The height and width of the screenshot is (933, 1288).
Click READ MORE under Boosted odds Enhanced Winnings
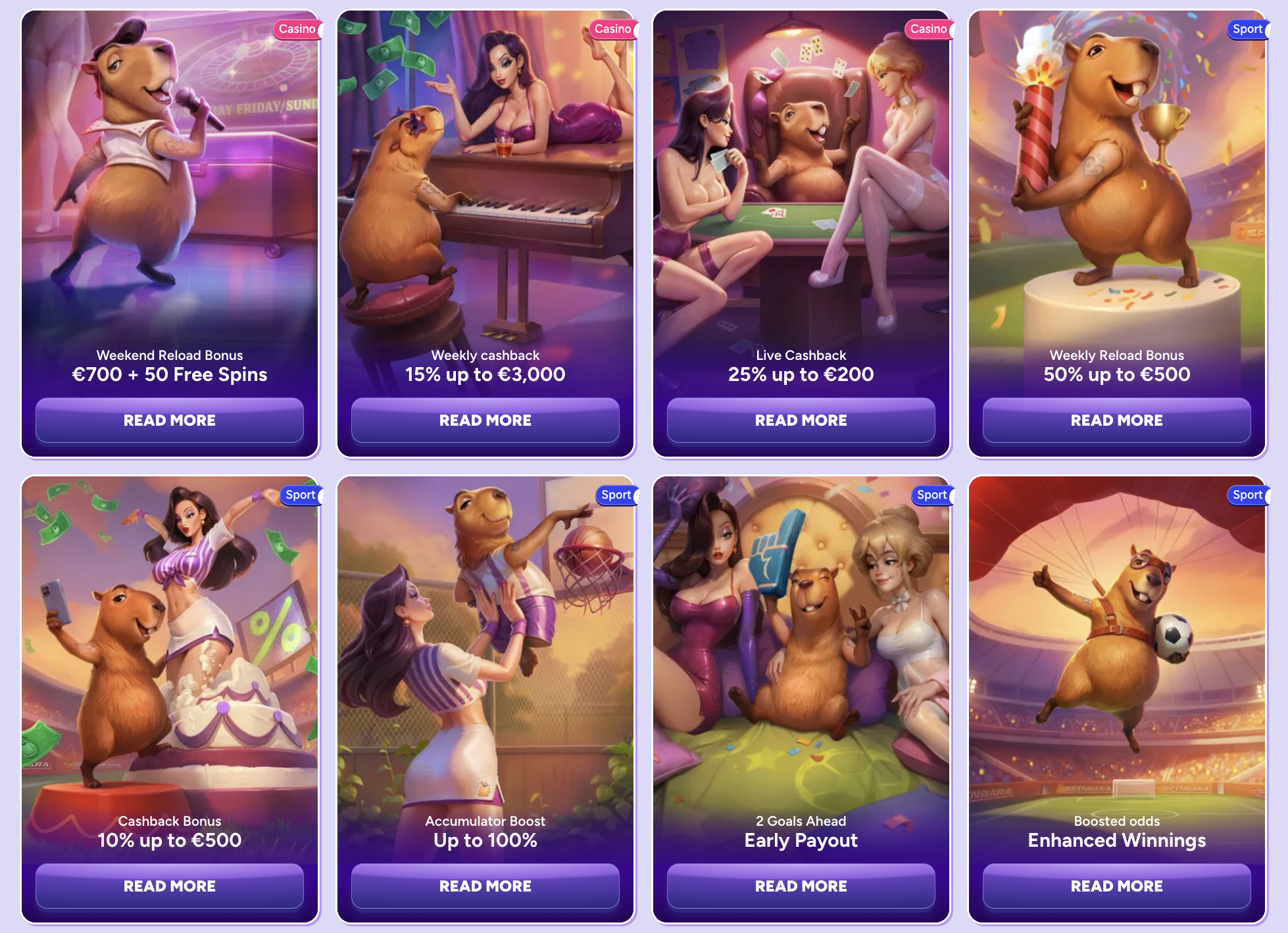point(1116,886)
